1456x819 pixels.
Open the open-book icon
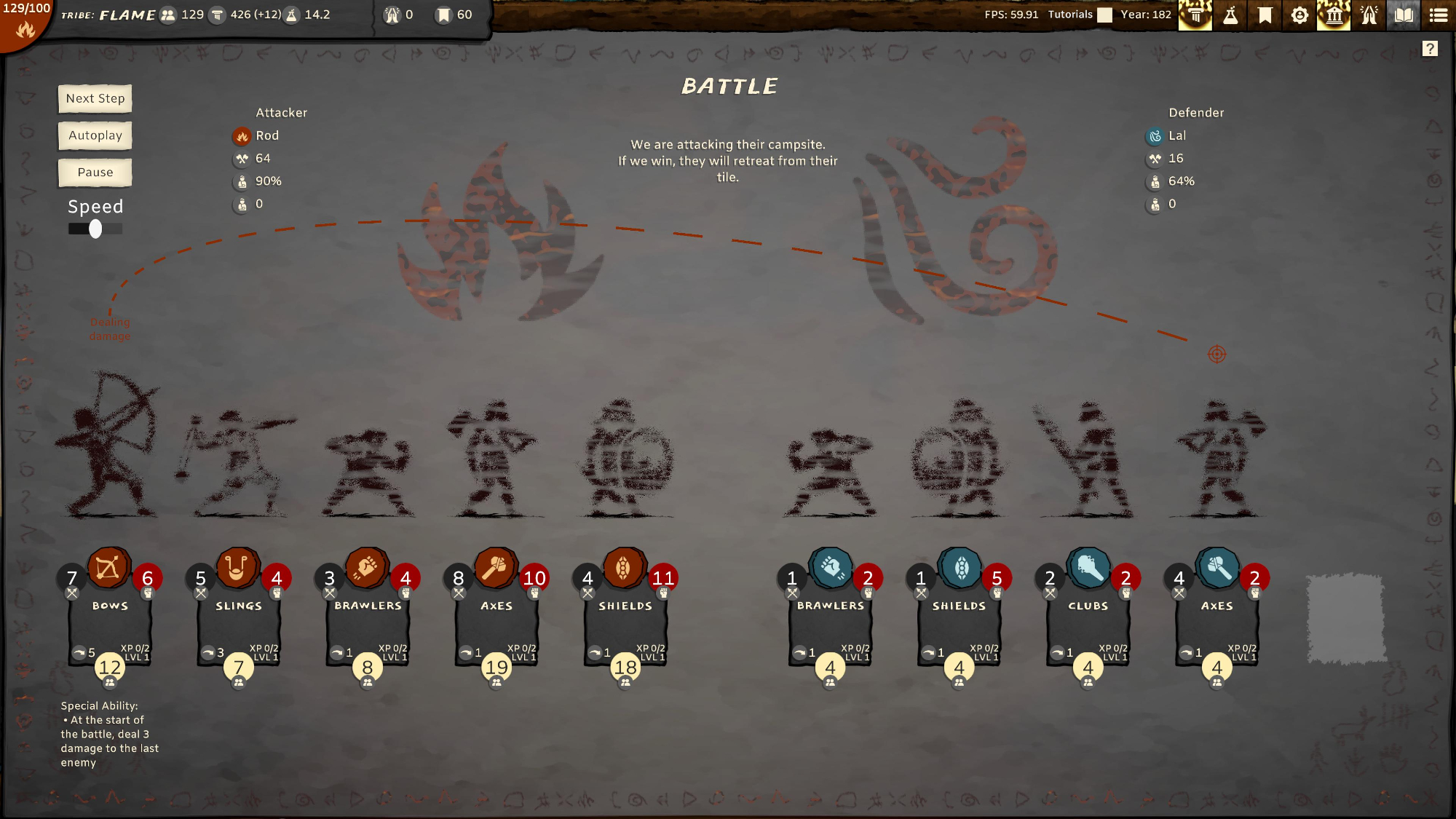pos(1404,15)
